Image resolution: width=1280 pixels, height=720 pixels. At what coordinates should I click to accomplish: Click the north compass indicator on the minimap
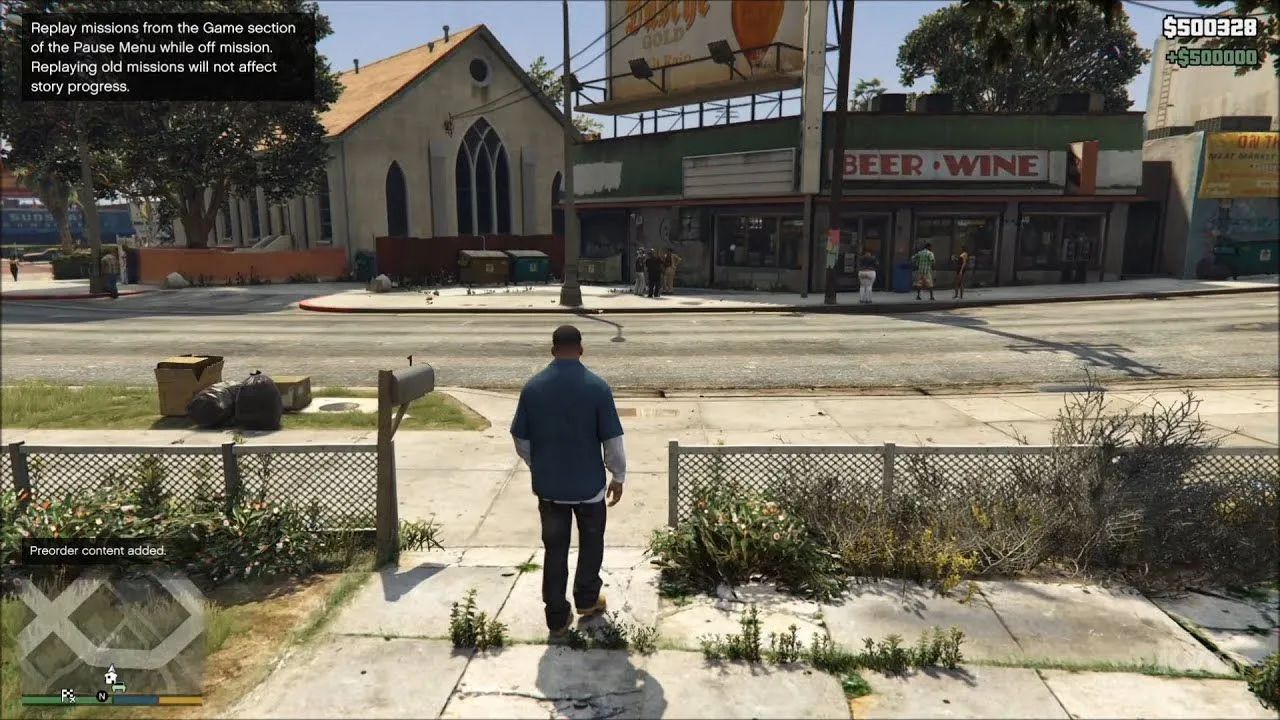pos(102,696)
